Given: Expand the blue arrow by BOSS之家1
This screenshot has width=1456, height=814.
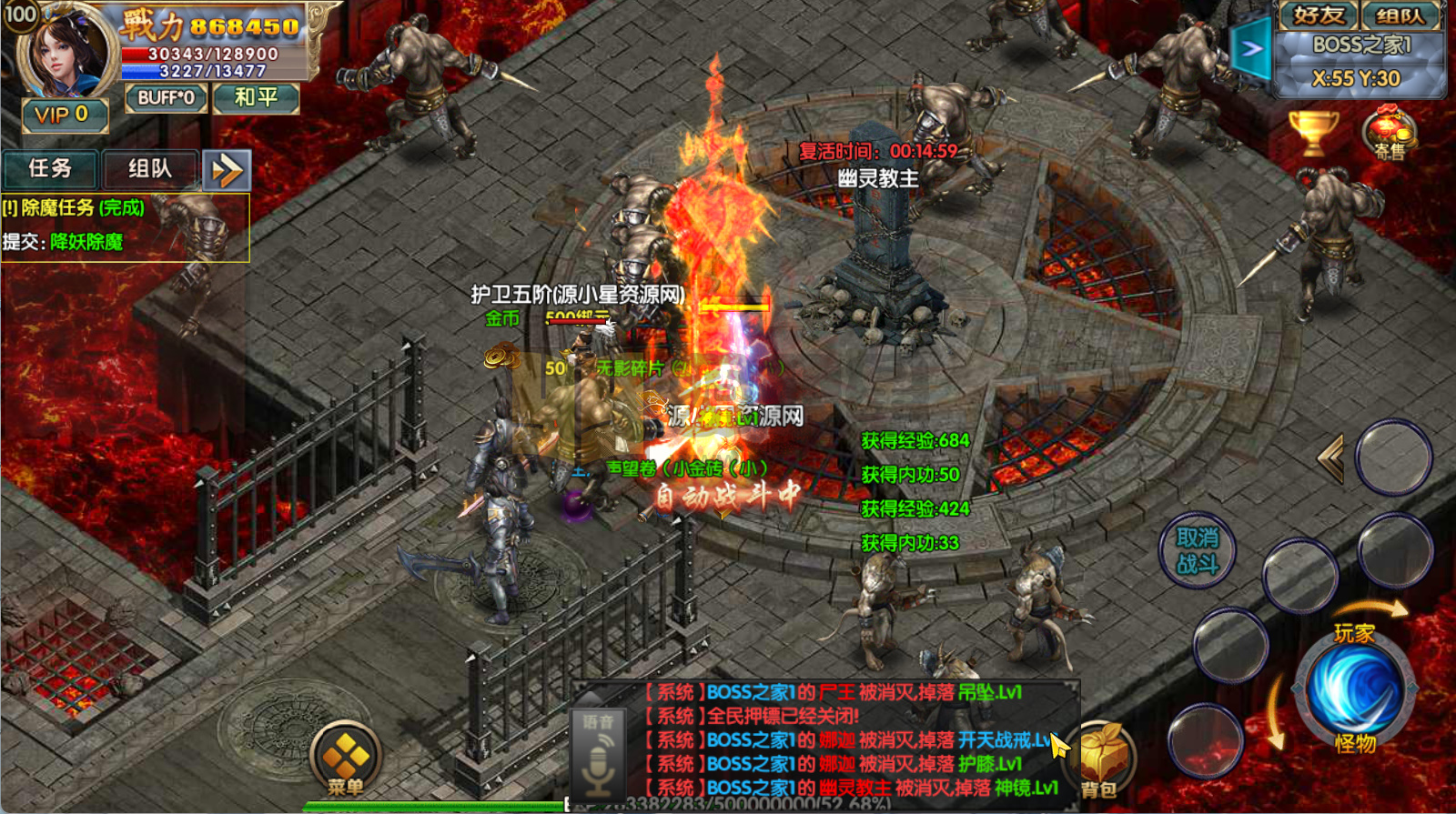Looking at the screenshot, I should (1250, 49).
